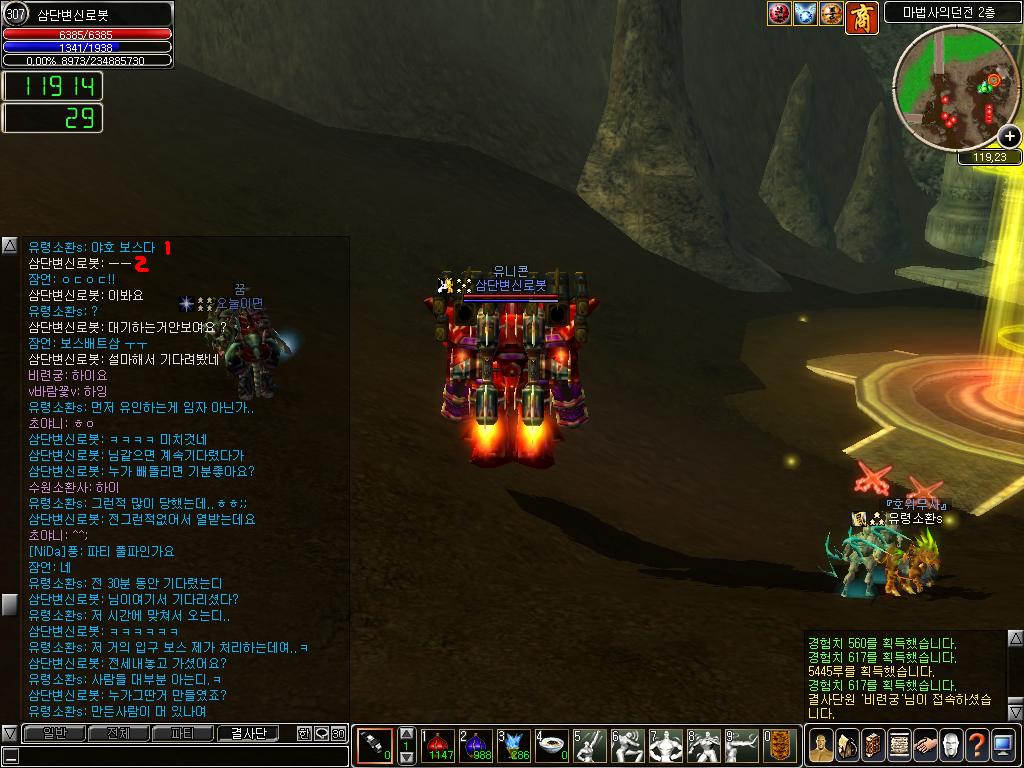Select the 전체 chat tab

pyautogui.click(x=118, y=733)
